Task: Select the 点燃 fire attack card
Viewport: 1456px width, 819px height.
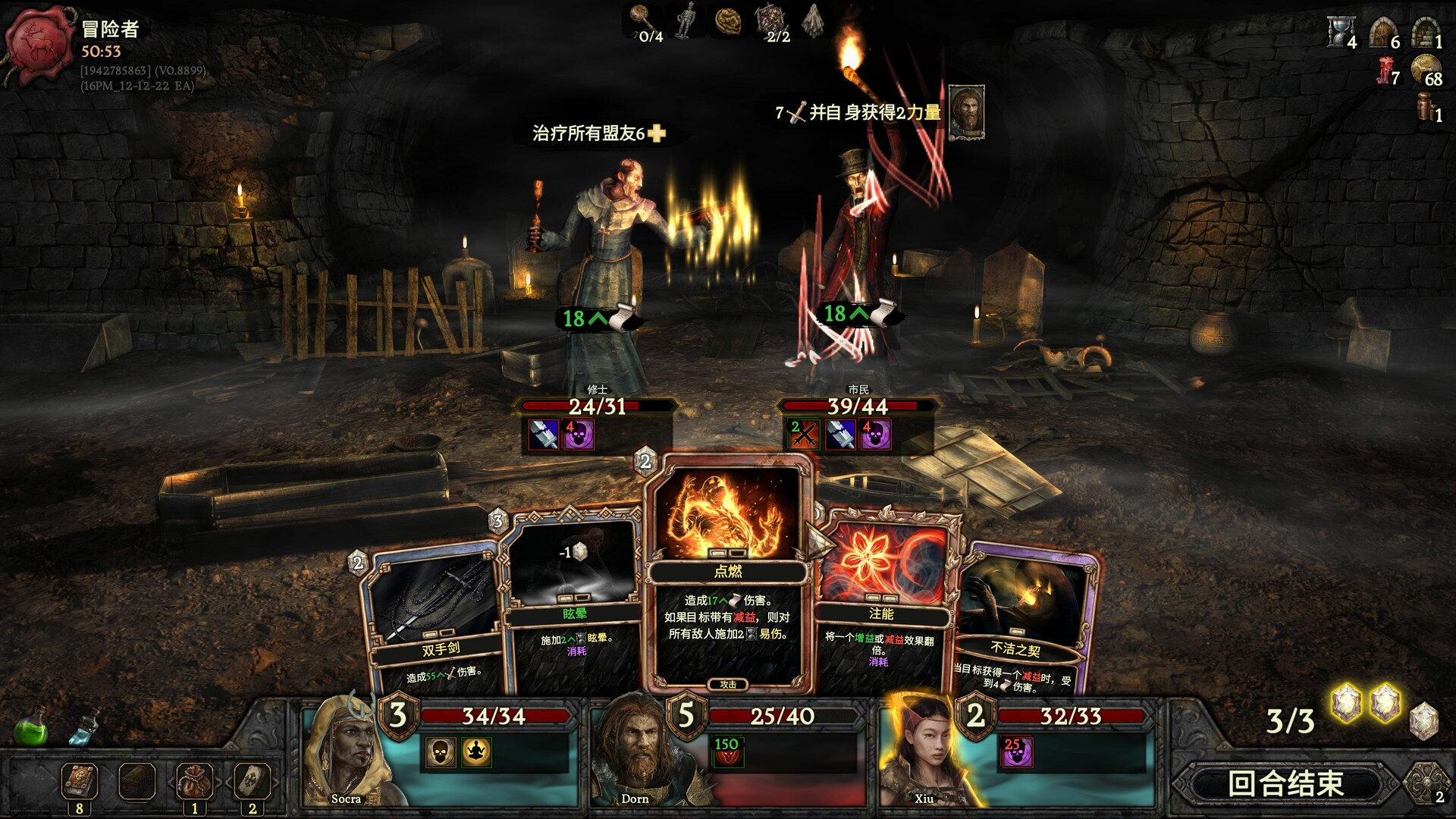Action: 727,576
